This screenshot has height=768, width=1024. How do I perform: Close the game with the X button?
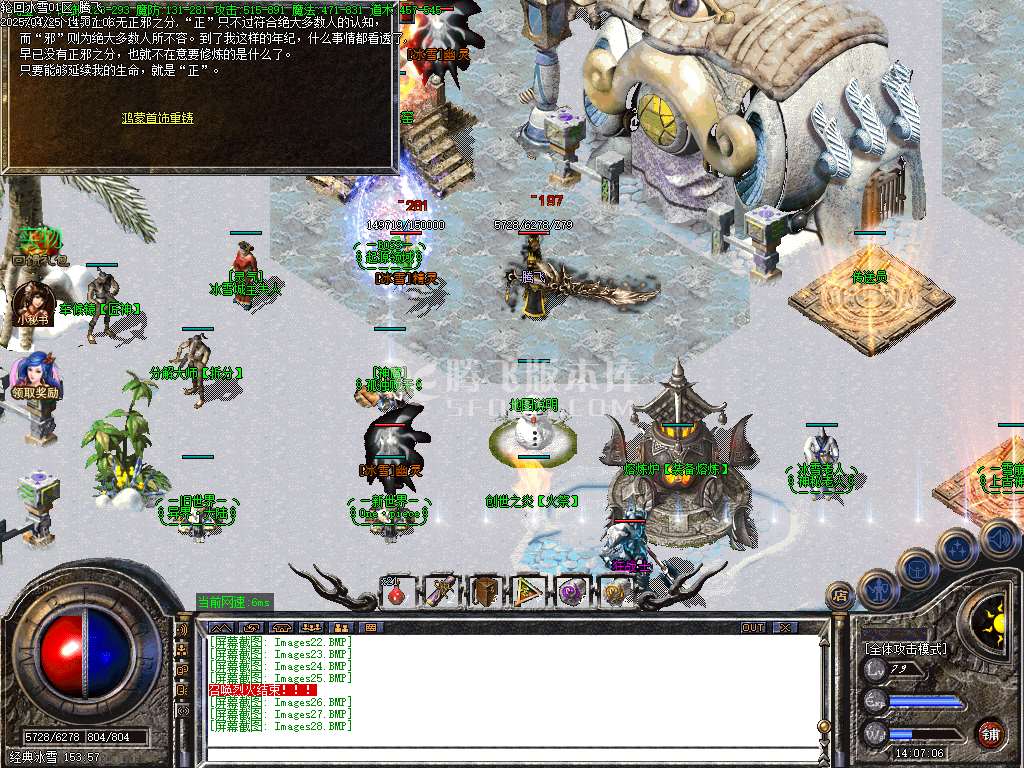coord(785,627)
